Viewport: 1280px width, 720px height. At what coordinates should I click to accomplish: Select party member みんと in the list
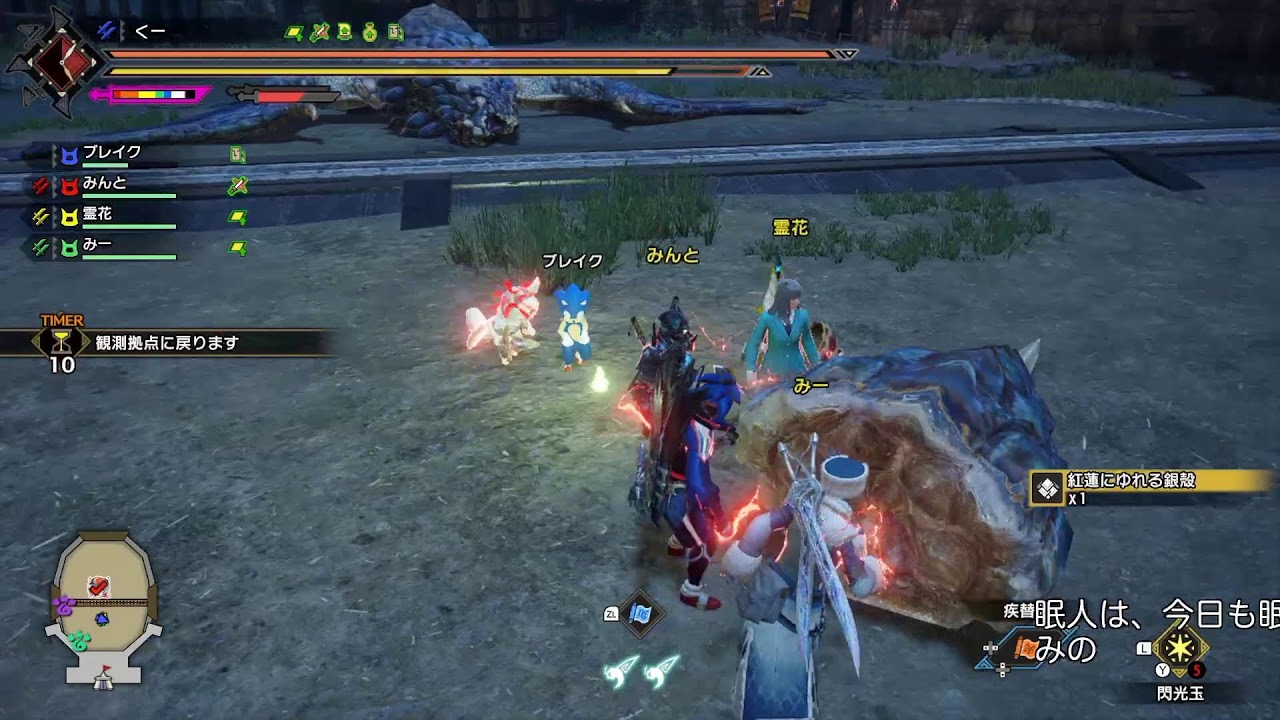tap(104, 184)
